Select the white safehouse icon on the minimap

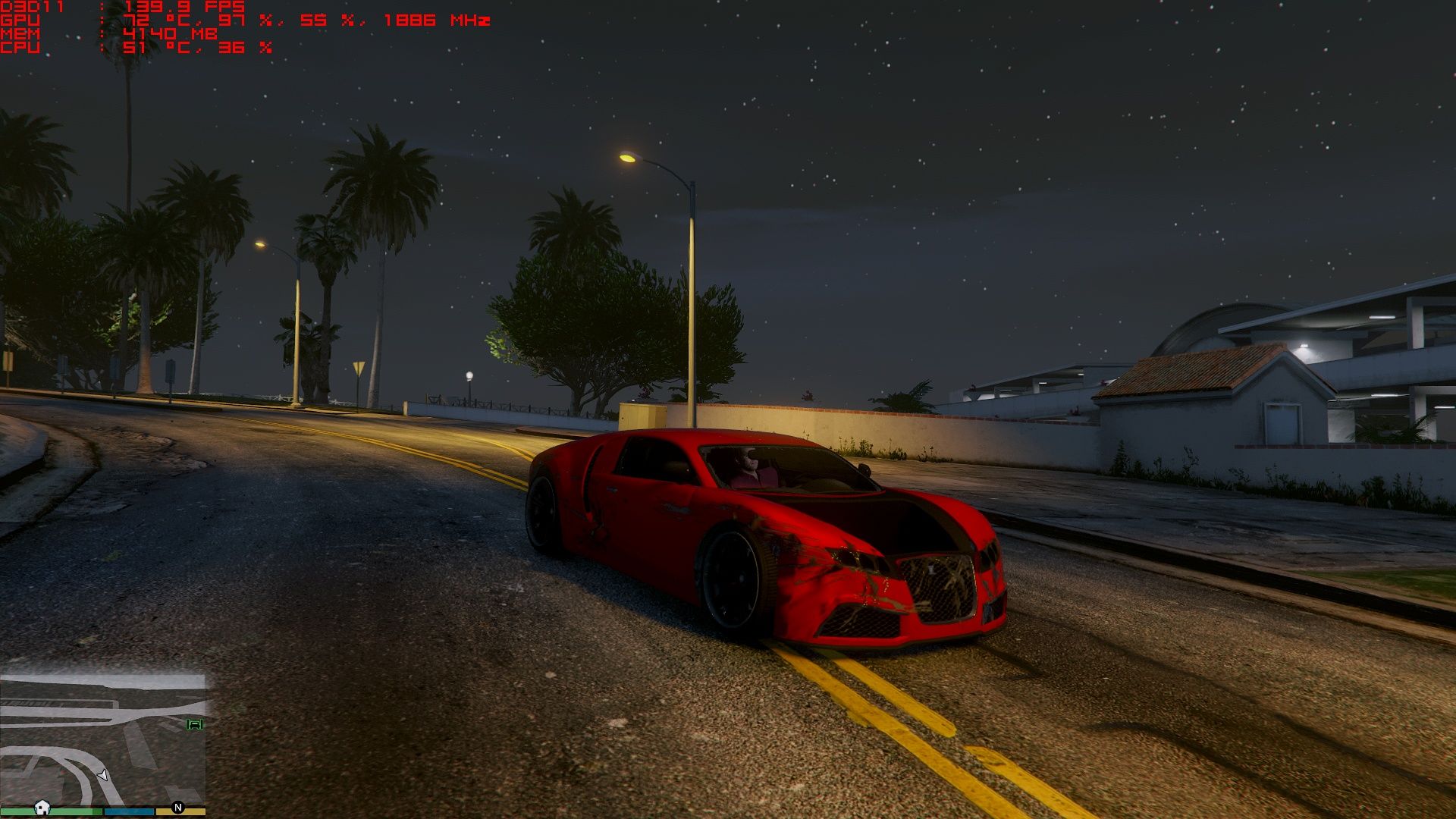[x=42, y=808]
